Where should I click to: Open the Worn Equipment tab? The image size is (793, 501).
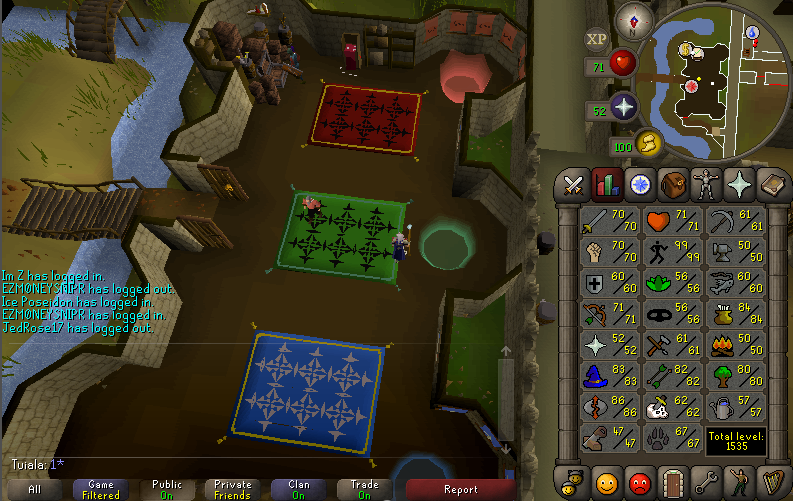707,184
